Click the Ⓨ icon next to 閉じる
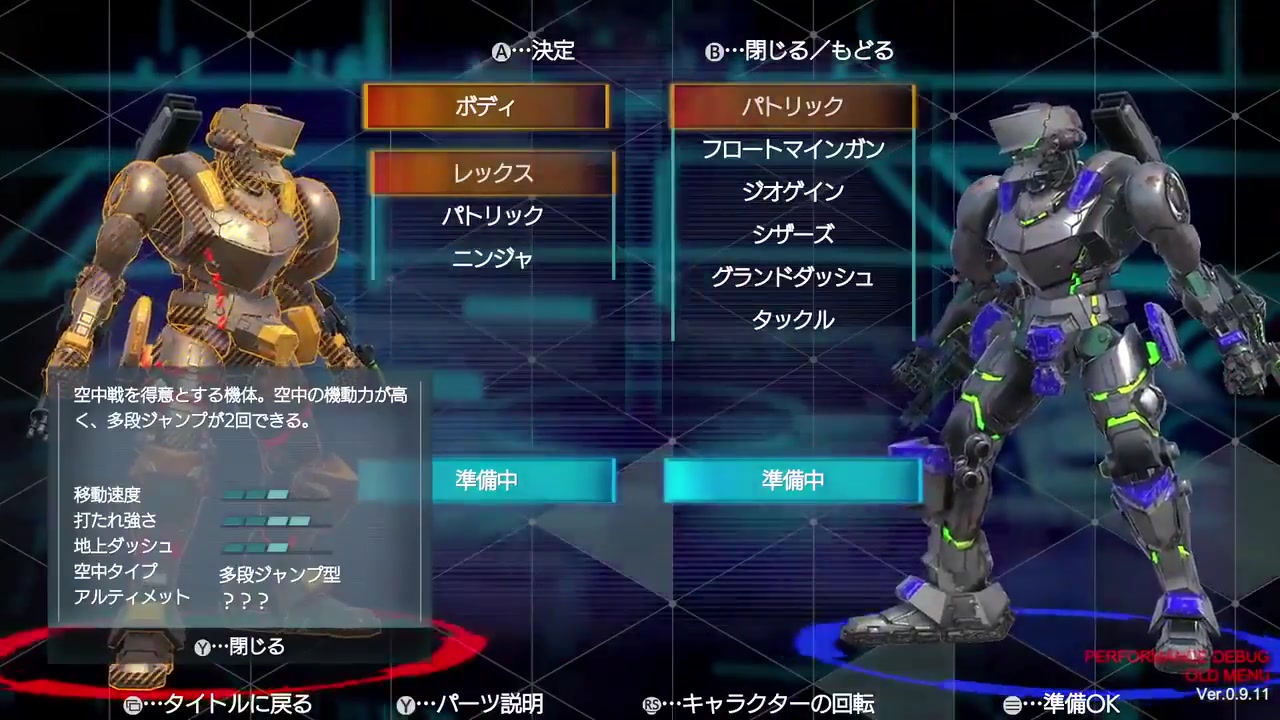The image size is (1280, 720). tap(203, 647)
